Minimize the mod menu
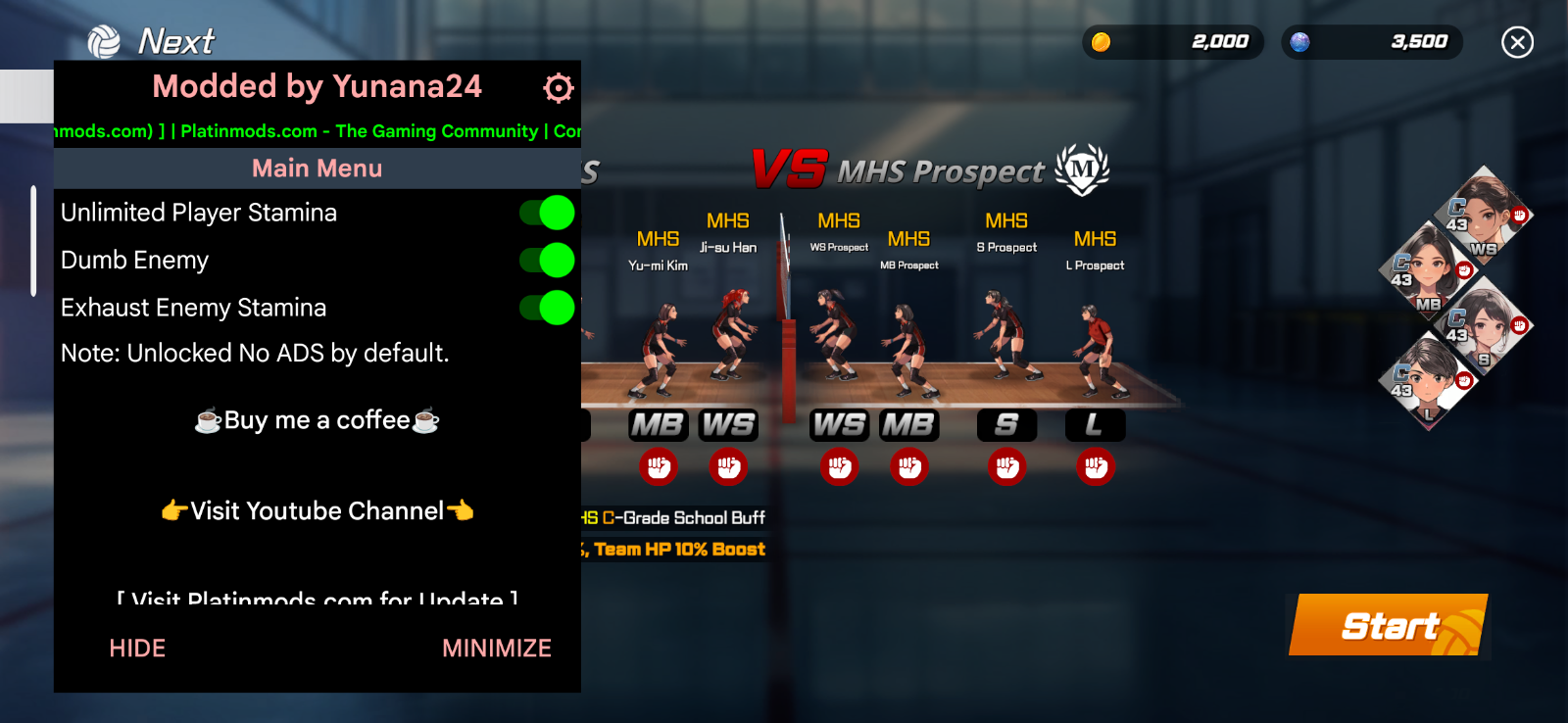Viewport: 1568px width, 723px height. point(496,648)
